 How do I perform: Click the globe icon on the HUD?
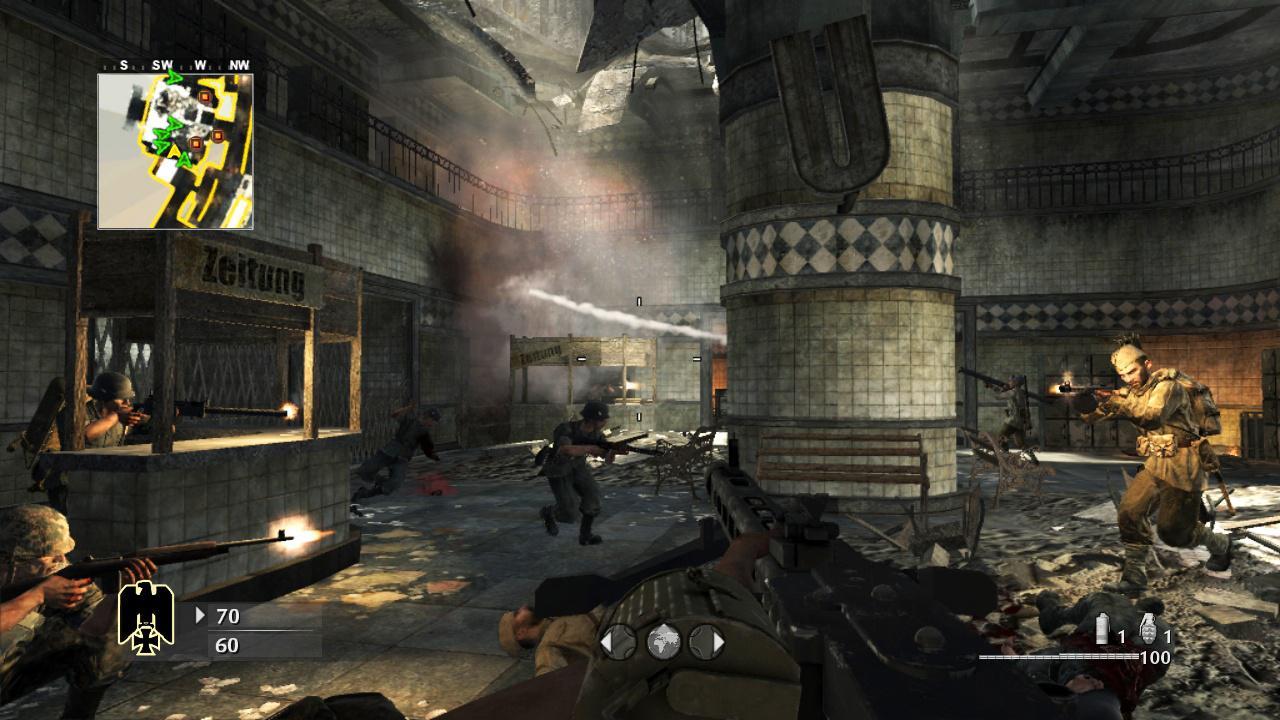[x=662, y=642]
